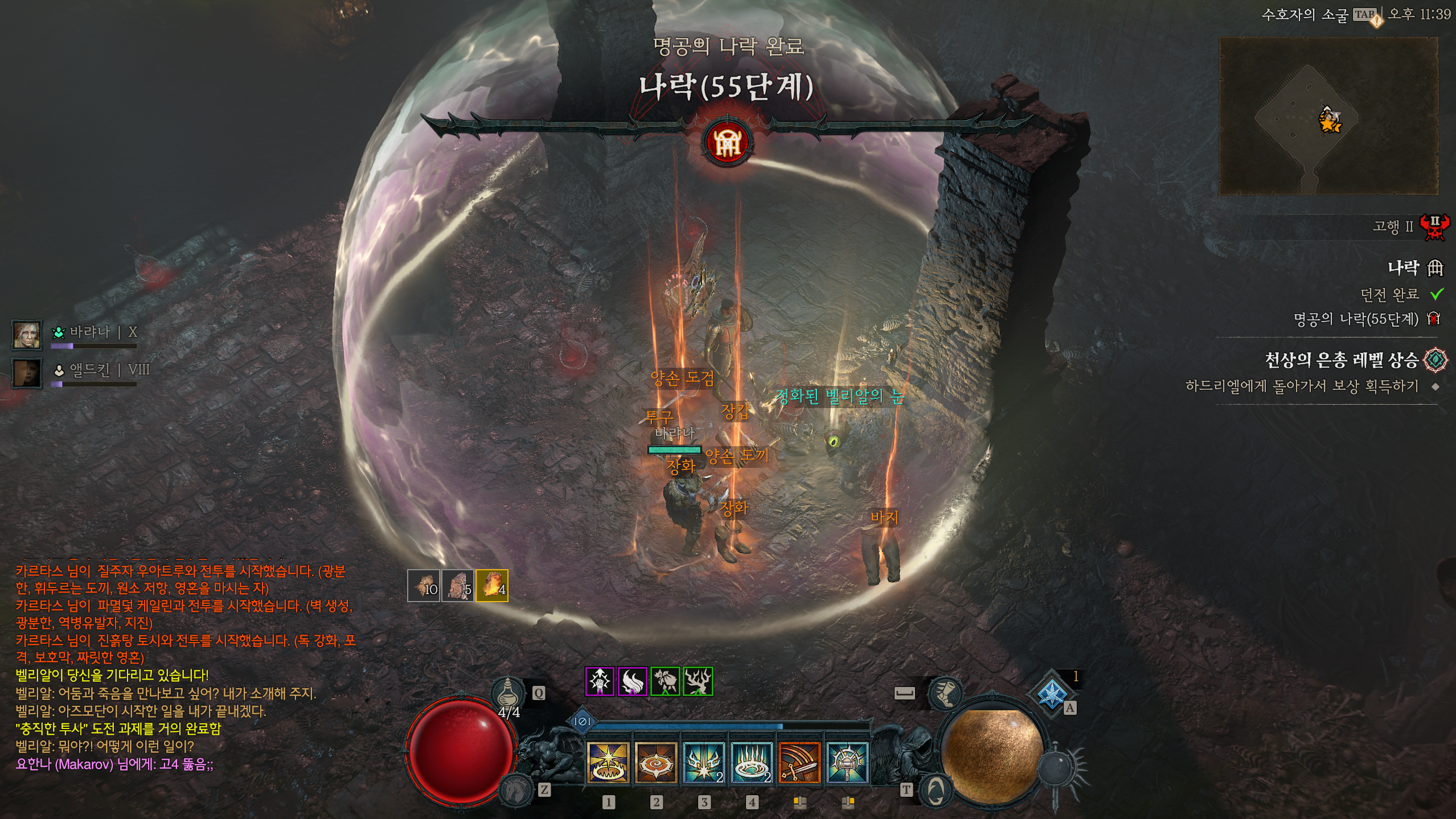Inspect the glowing orange gem pickup icon
The image size is (1456, 819).
[492, 586]
